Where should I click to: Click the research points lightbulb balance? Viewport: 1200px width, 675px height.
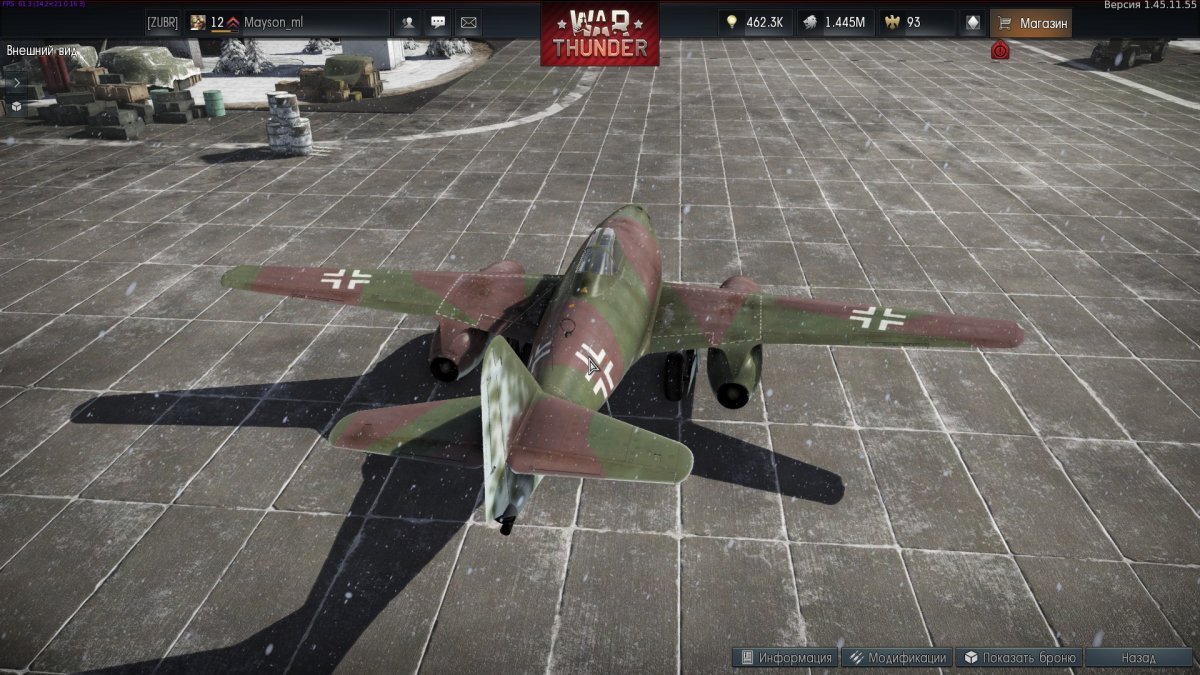tap(755, 22)
